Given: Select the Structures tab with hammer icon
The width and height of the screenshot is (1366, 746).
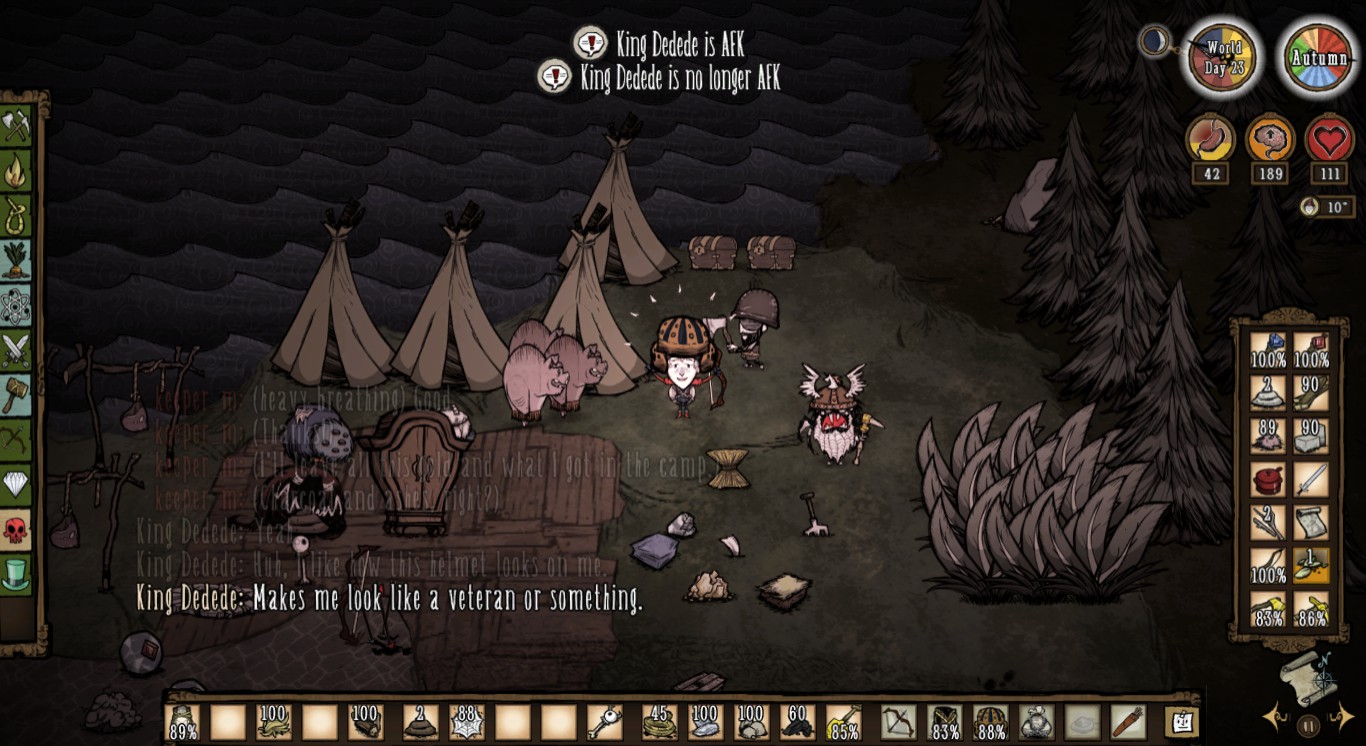Looking at the screenshot, I should point(16,395).
